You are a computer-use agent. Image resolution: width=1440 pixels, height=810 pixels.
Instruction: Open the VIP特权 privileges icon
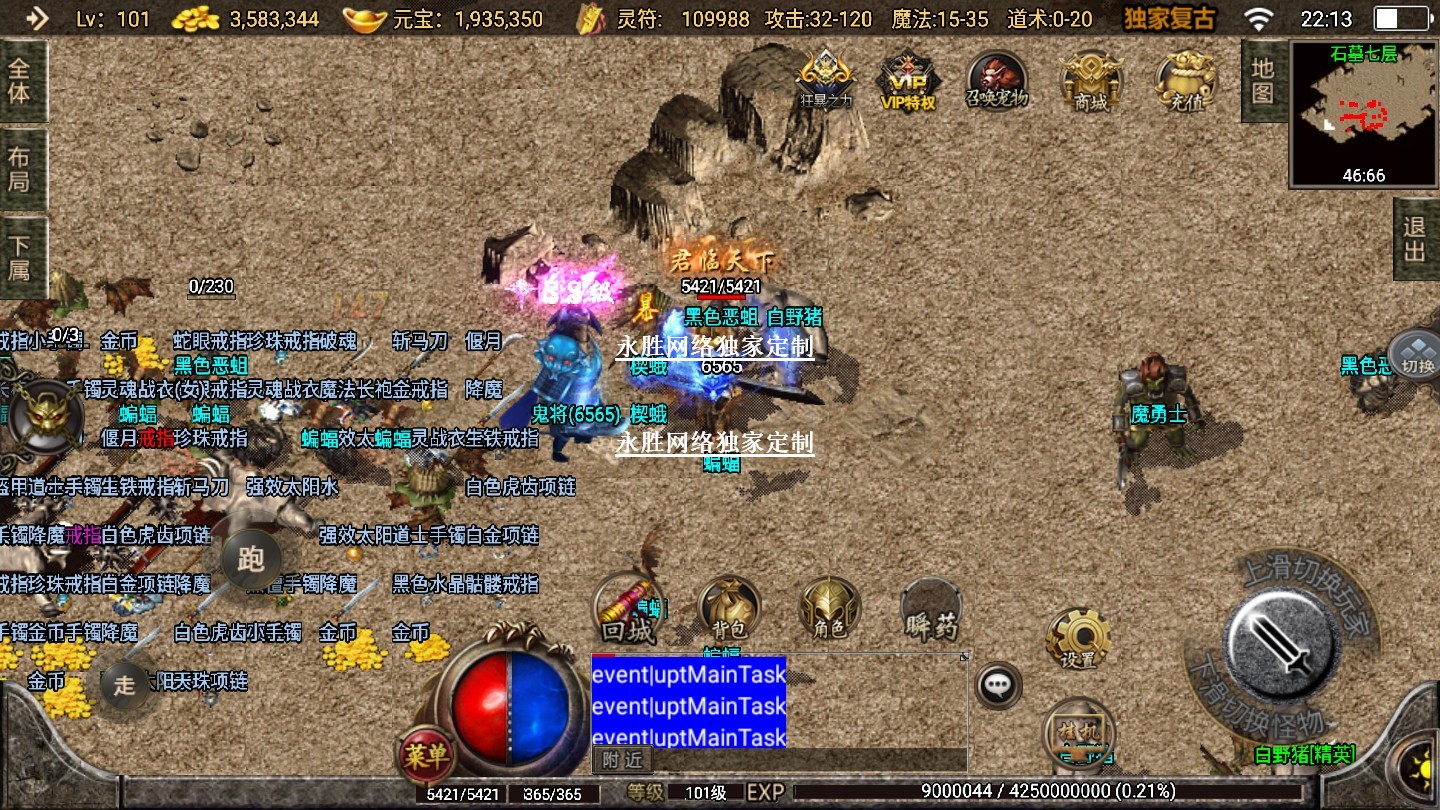point(907,80)
